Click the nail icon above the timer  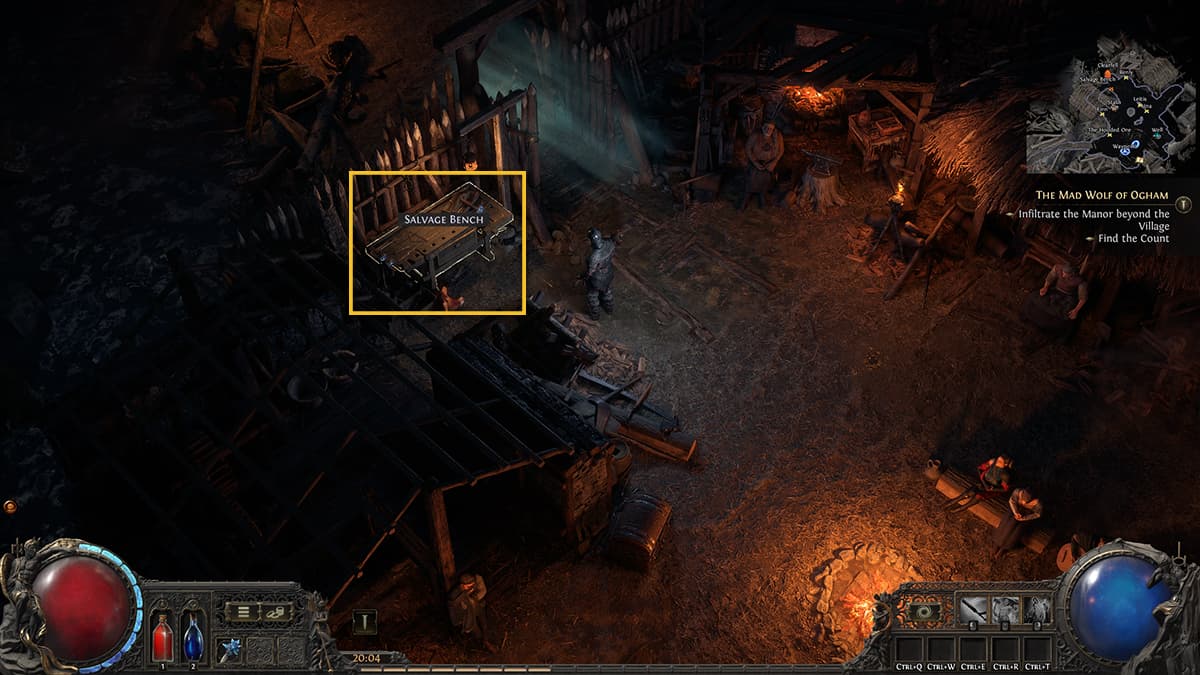(x=365, y=622)
